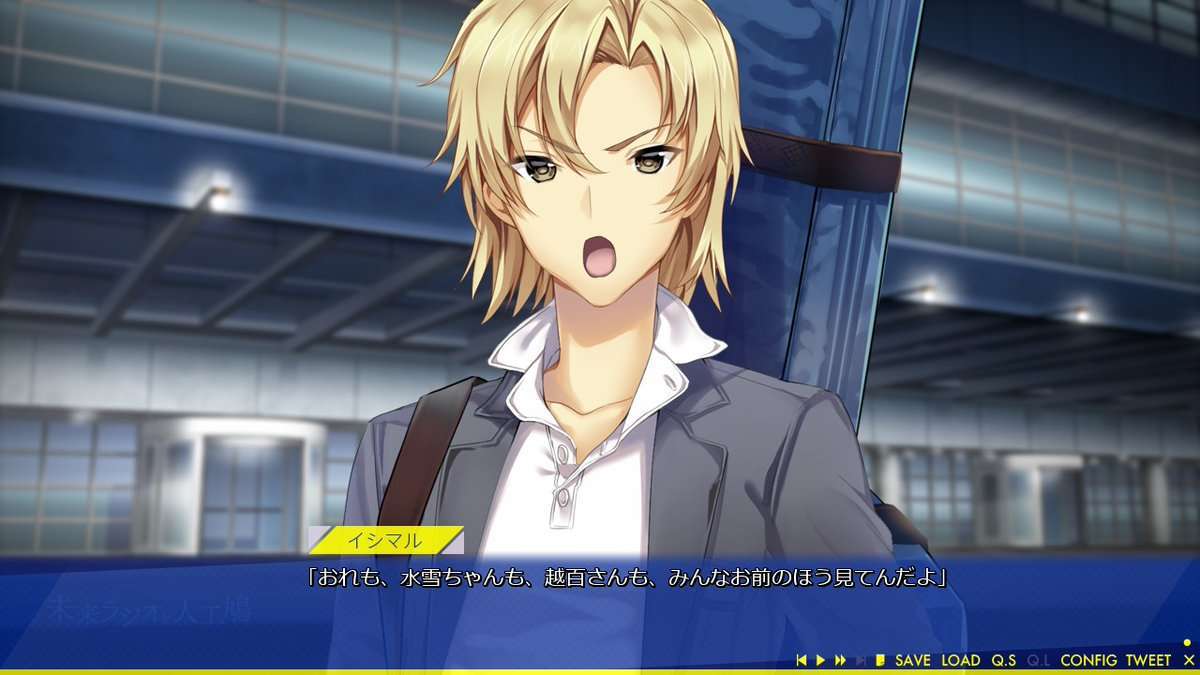1200x675 pixels.
Task: Hide the dialogue window with X
Action: (x=1188, y=660)
